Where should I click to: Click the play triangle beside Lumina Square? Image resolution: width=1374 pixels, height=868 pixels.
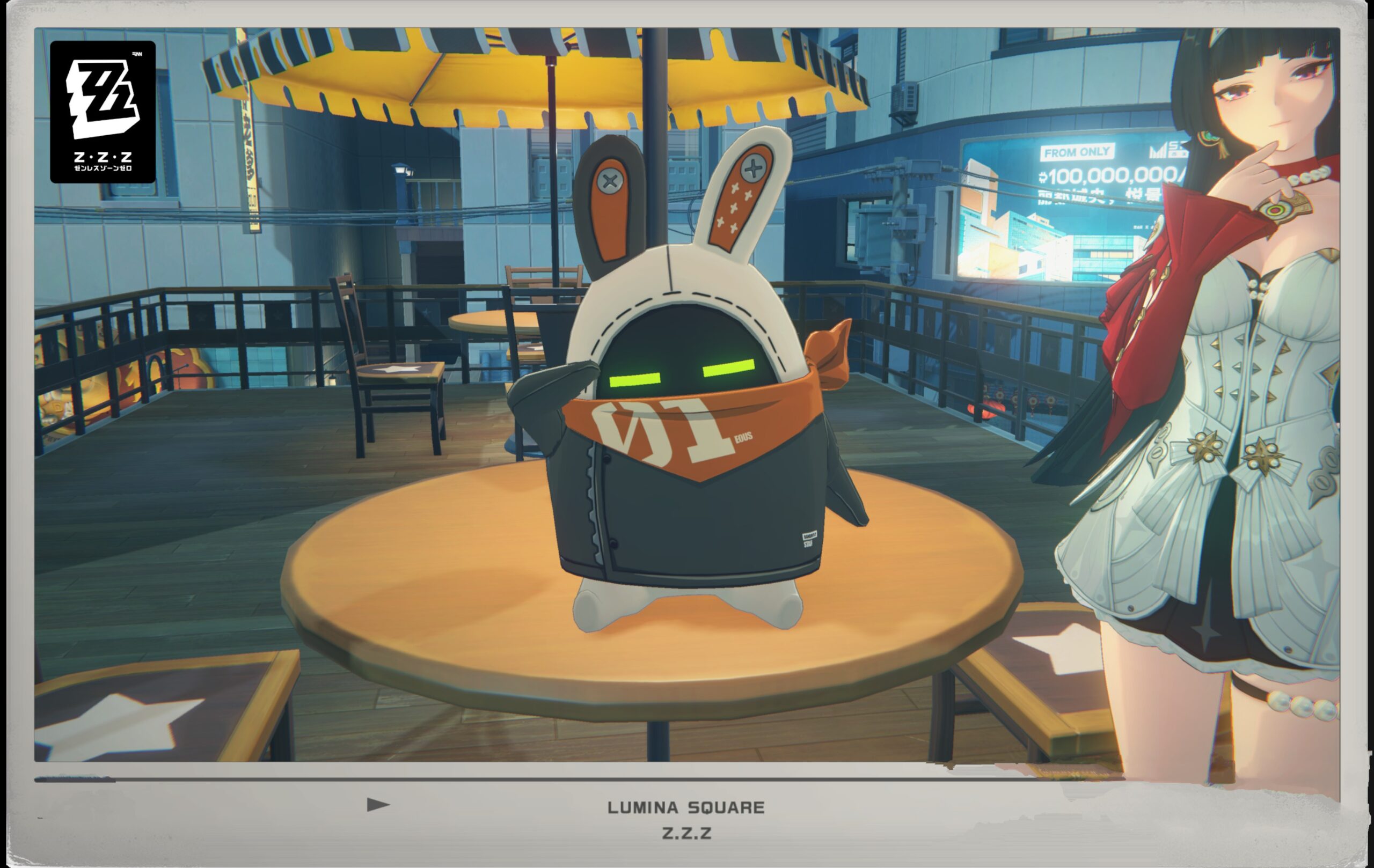(x=378, y=805)
